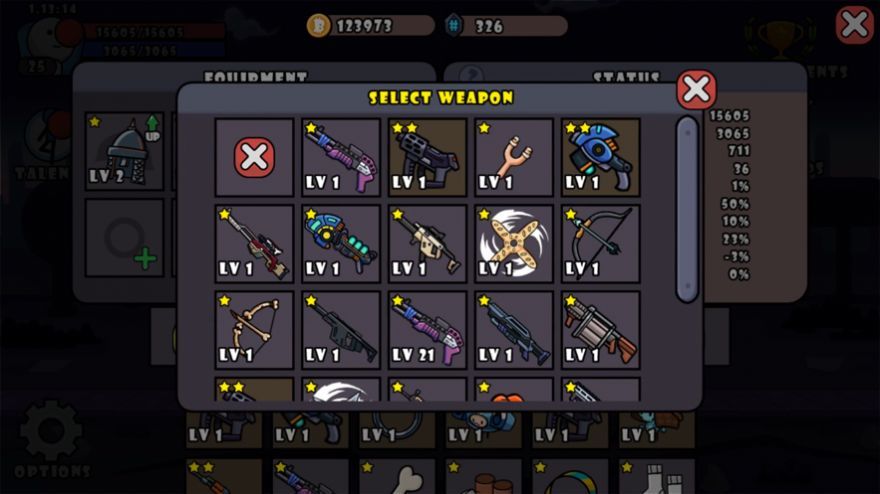The height and width of the screenshot is (494, 880).
Task: Equip the dark bow with arrow
Action: click(600, 244)
